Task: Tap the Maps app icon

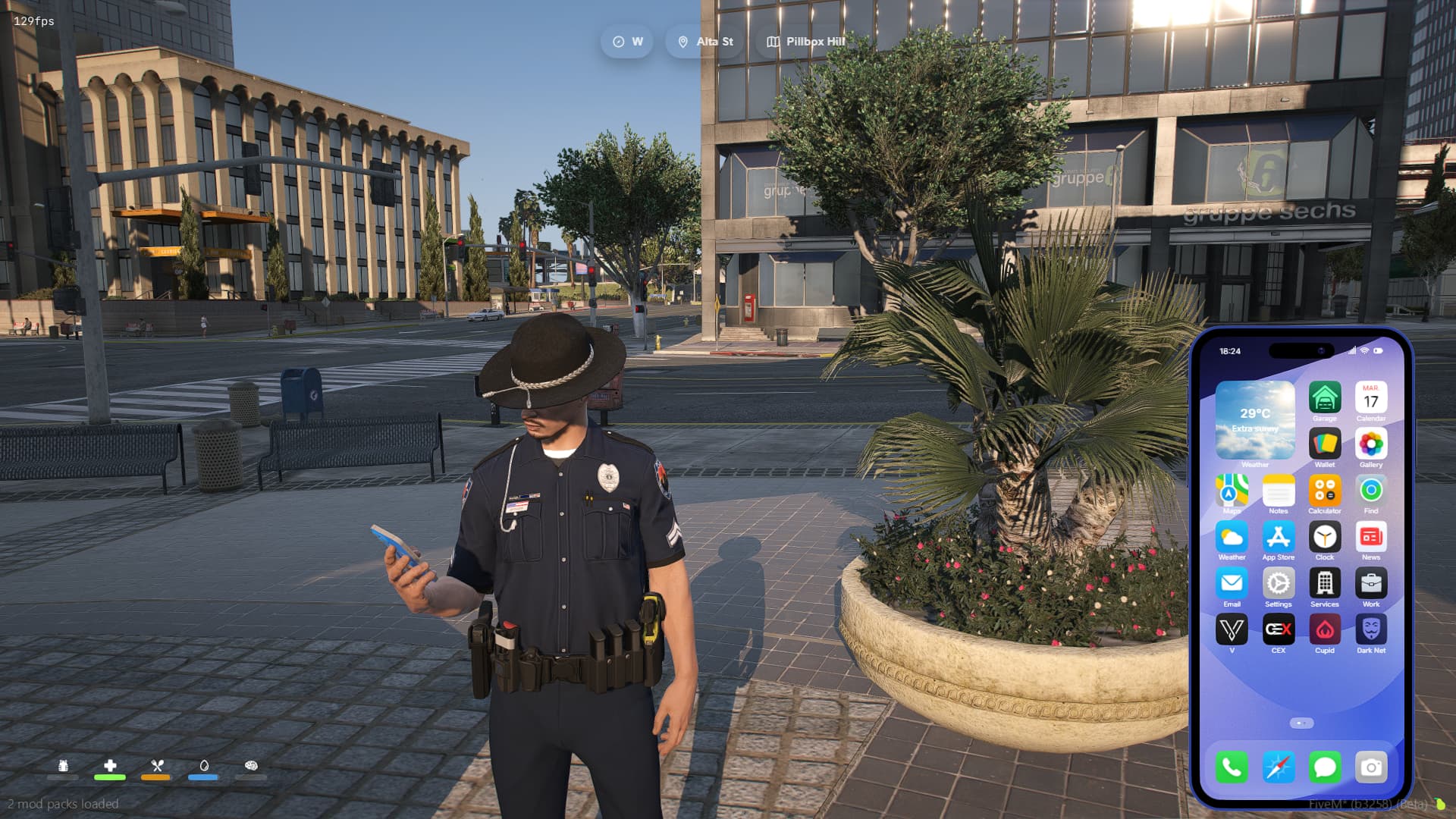Action: [1232, 491]
